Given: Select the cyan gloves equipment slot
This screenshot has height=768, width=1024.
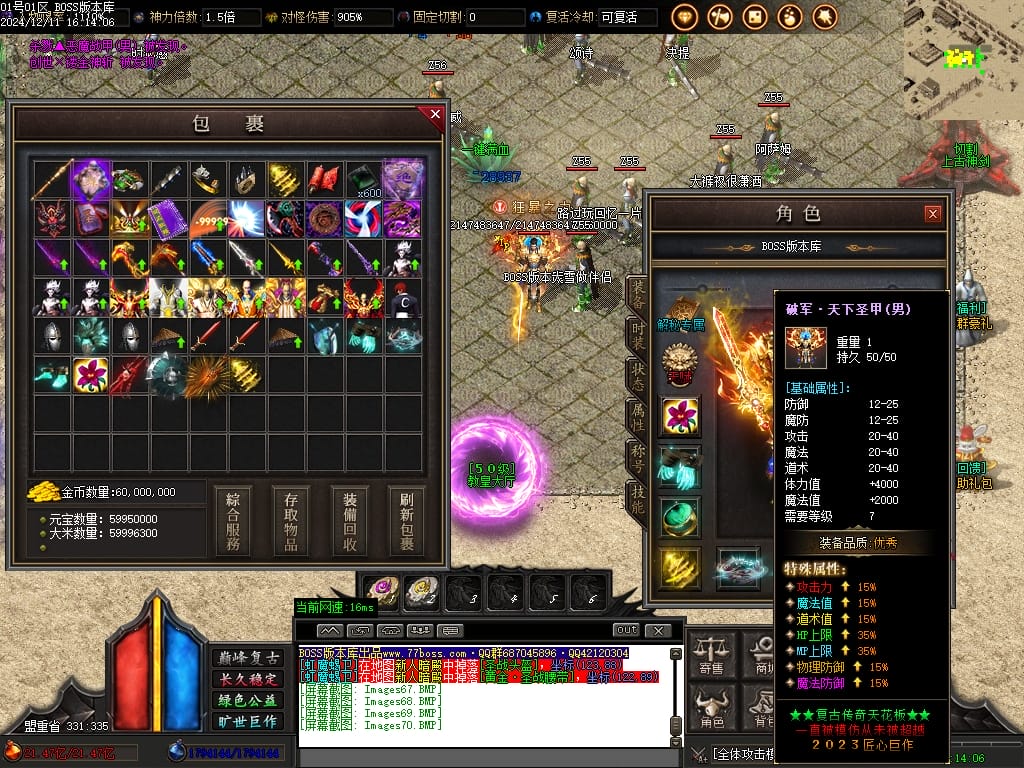Looking at the screenshot, I should click(x=680, y=467).
